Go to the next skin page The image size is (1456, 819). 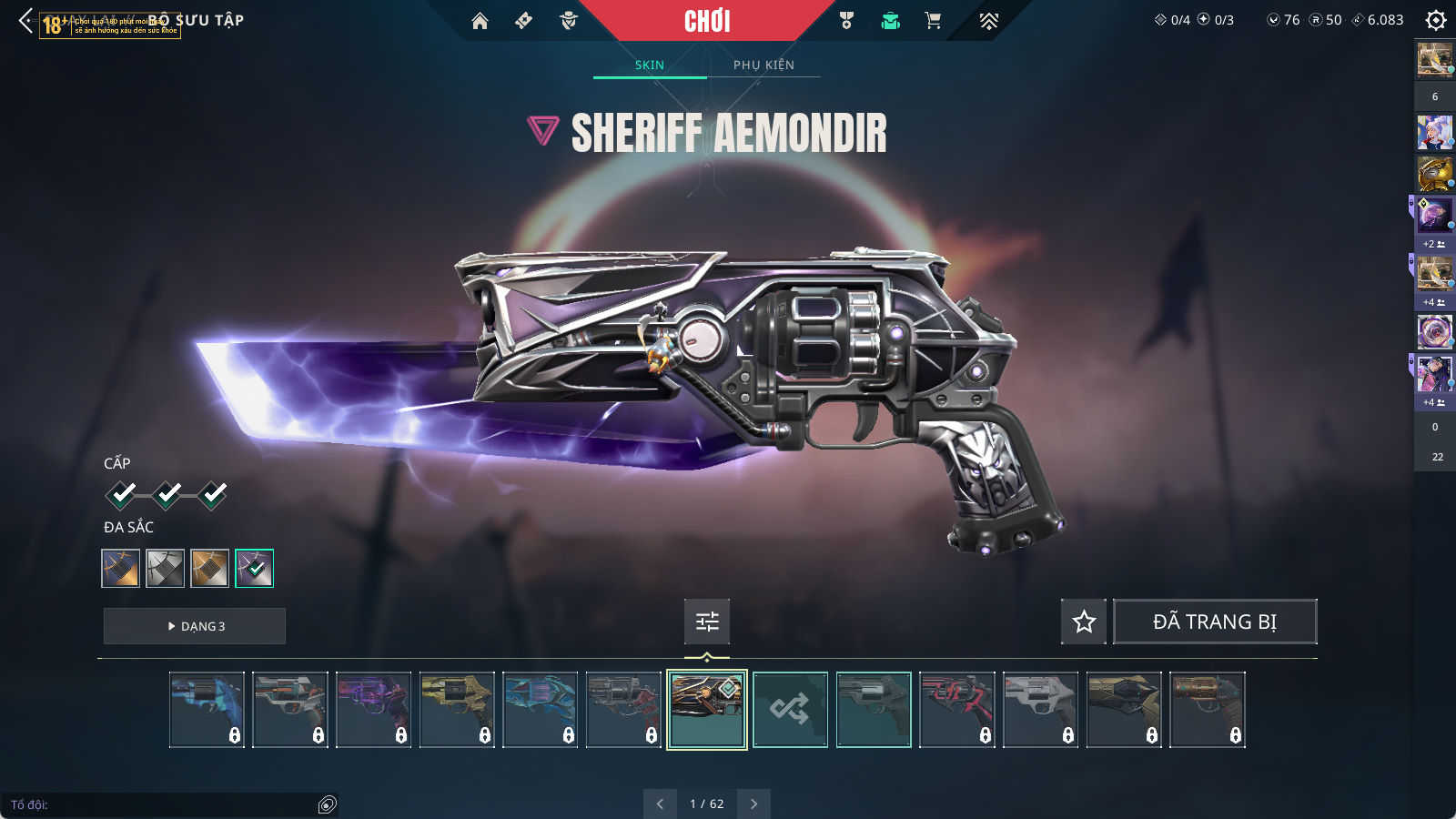click(753, 804)
